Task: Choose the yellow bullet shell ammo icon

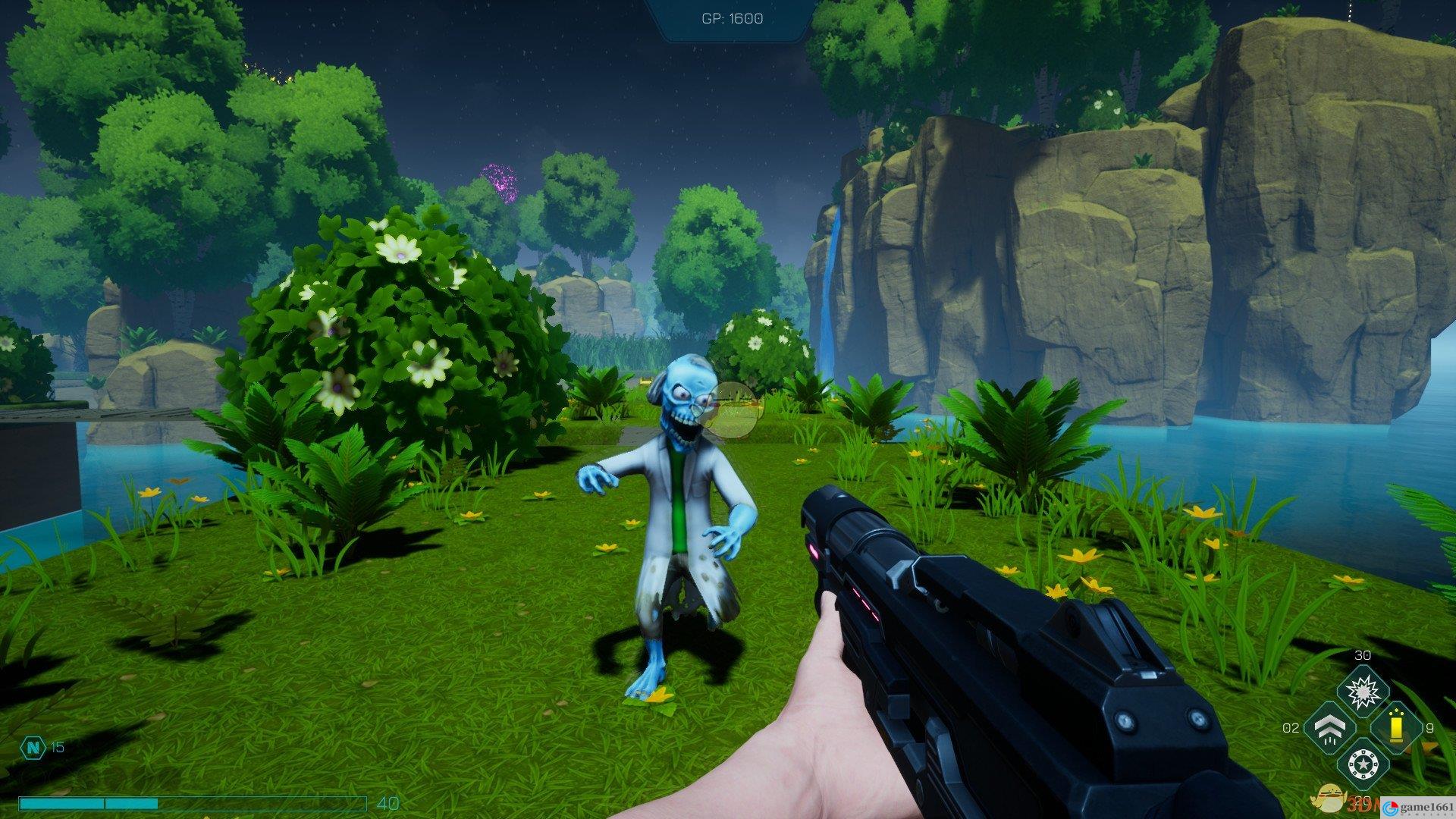Action: coord(1395,728)
